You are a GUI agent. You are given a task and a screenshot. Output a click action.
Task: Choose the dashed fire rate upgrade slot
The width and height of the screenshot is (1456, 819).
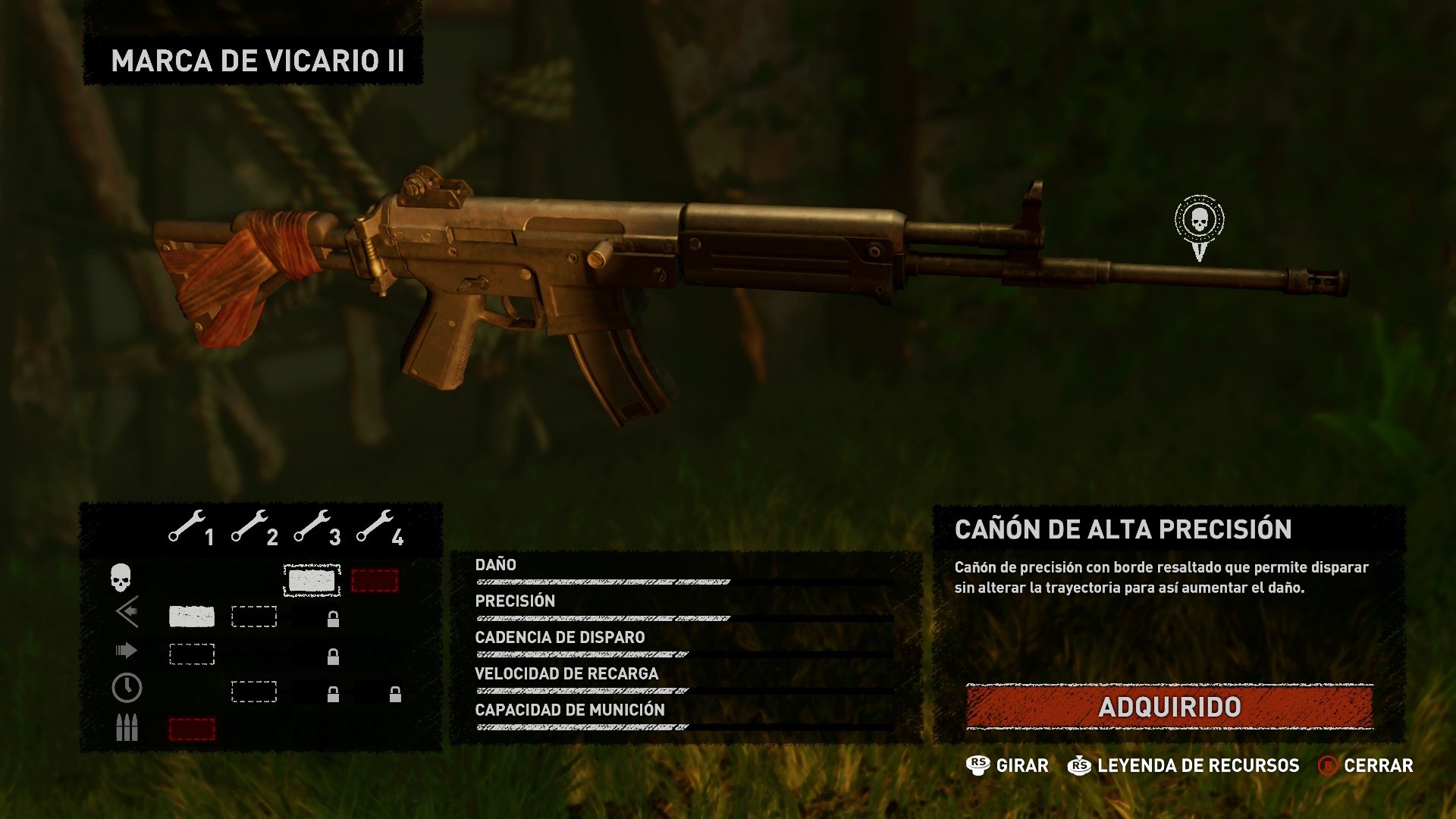(192, 654)
